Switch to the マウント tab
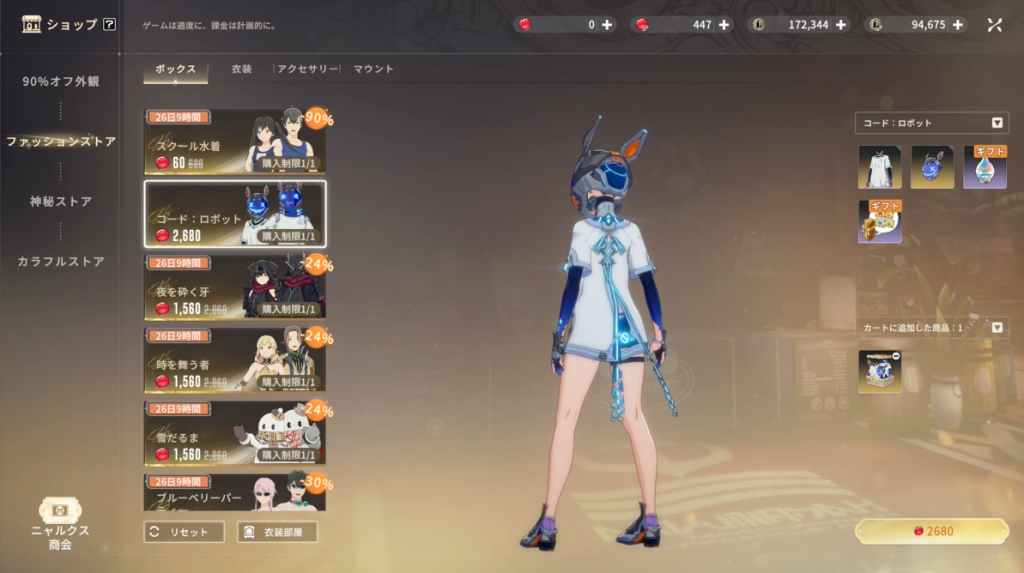The width and height of the screenshot is (1024, 573). coord(373,69)
